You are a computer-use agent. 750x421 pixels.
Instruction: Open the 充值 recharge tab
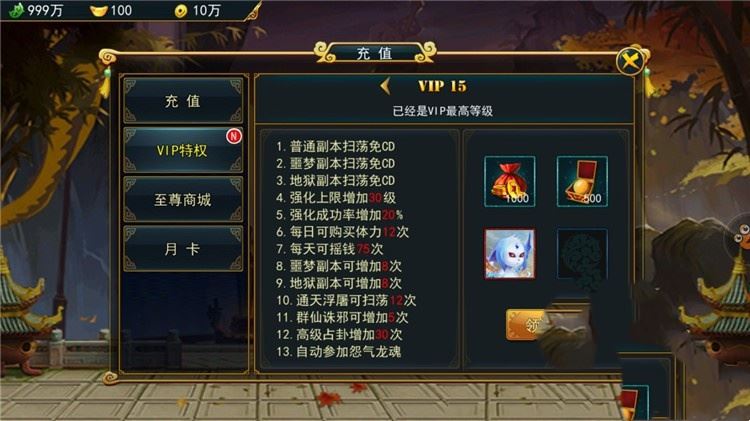point(182,101)
